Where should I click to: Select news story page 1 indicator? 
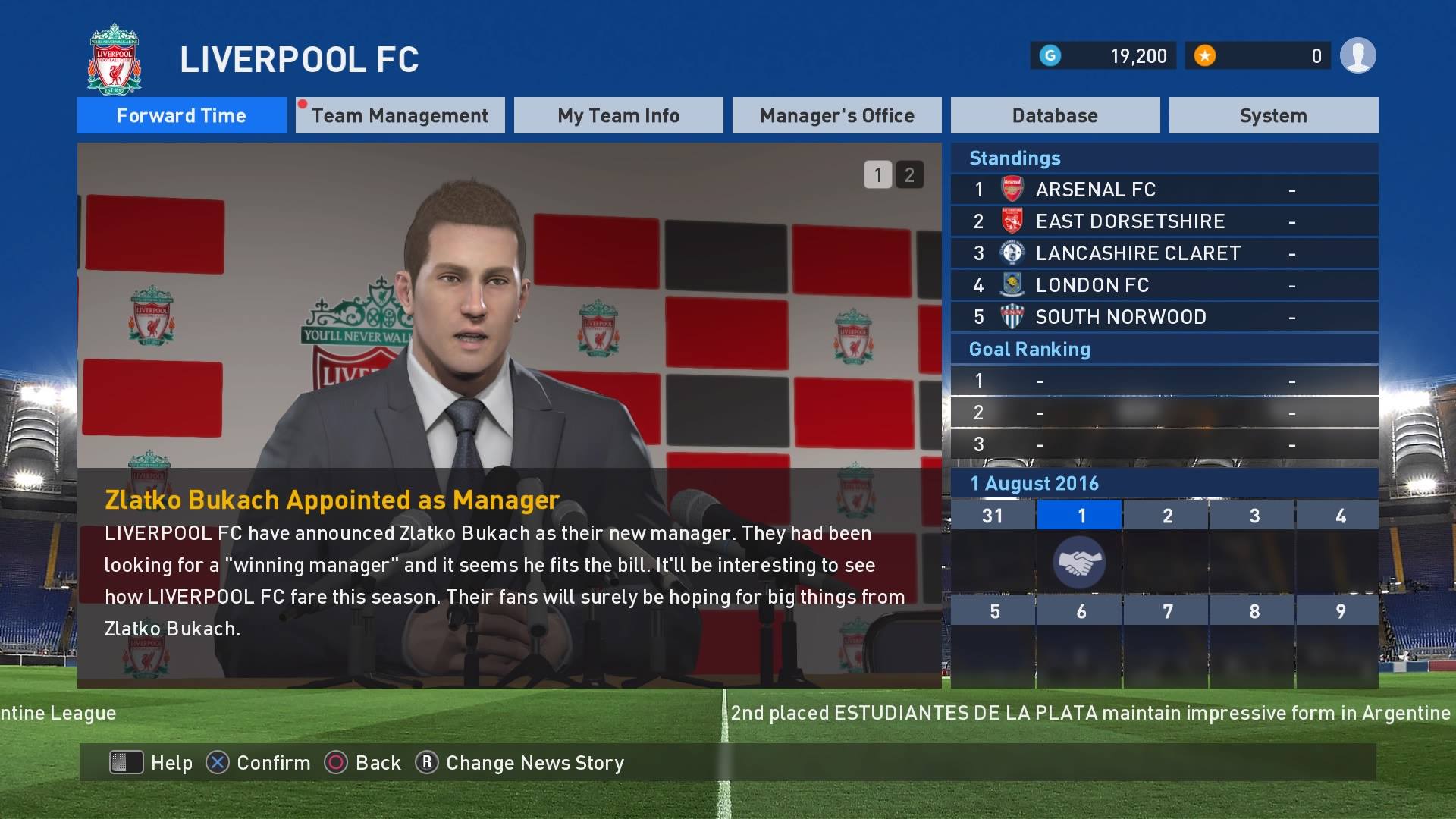point(877,175)
